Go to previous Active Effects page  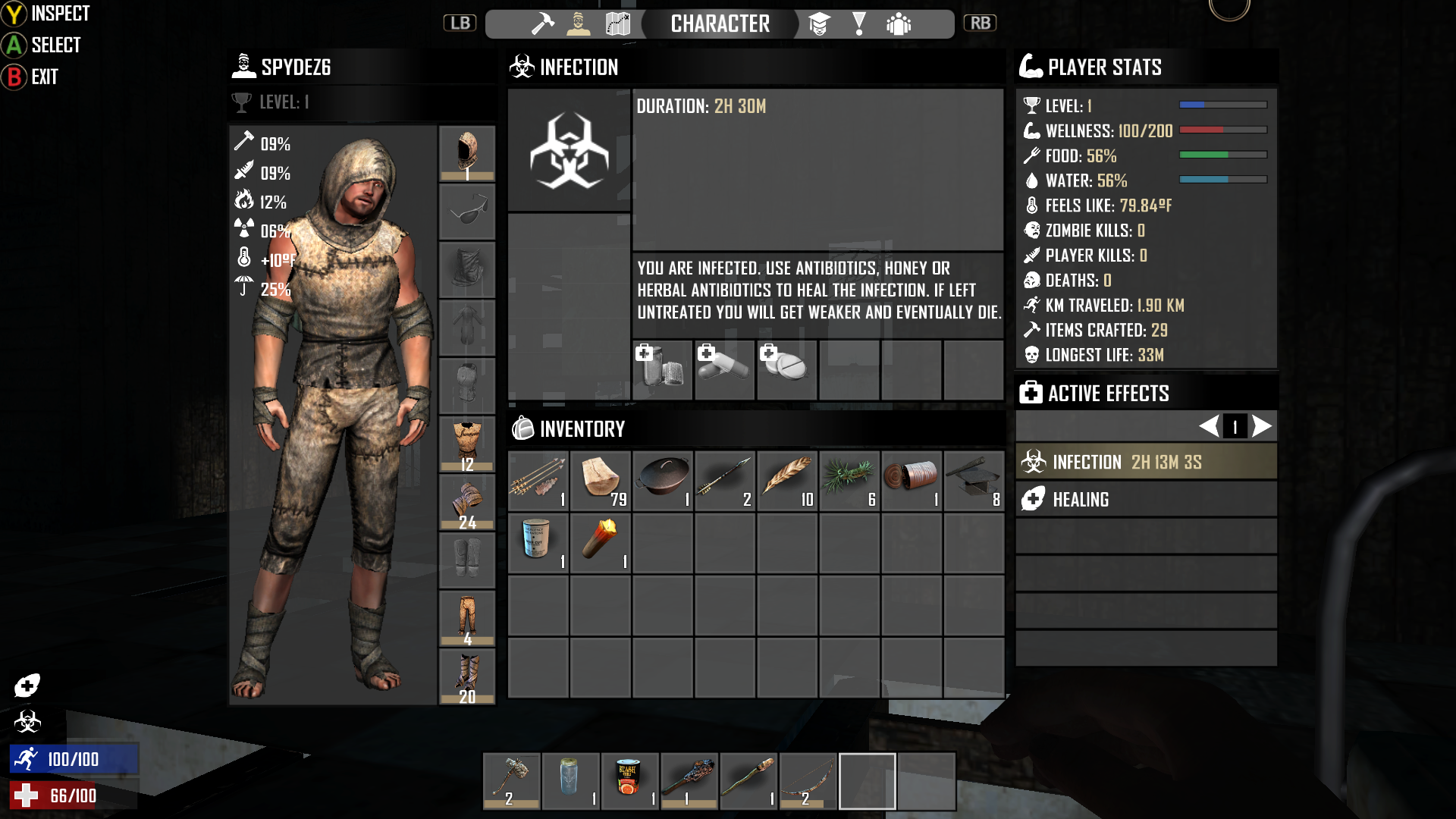(1209, 426)
